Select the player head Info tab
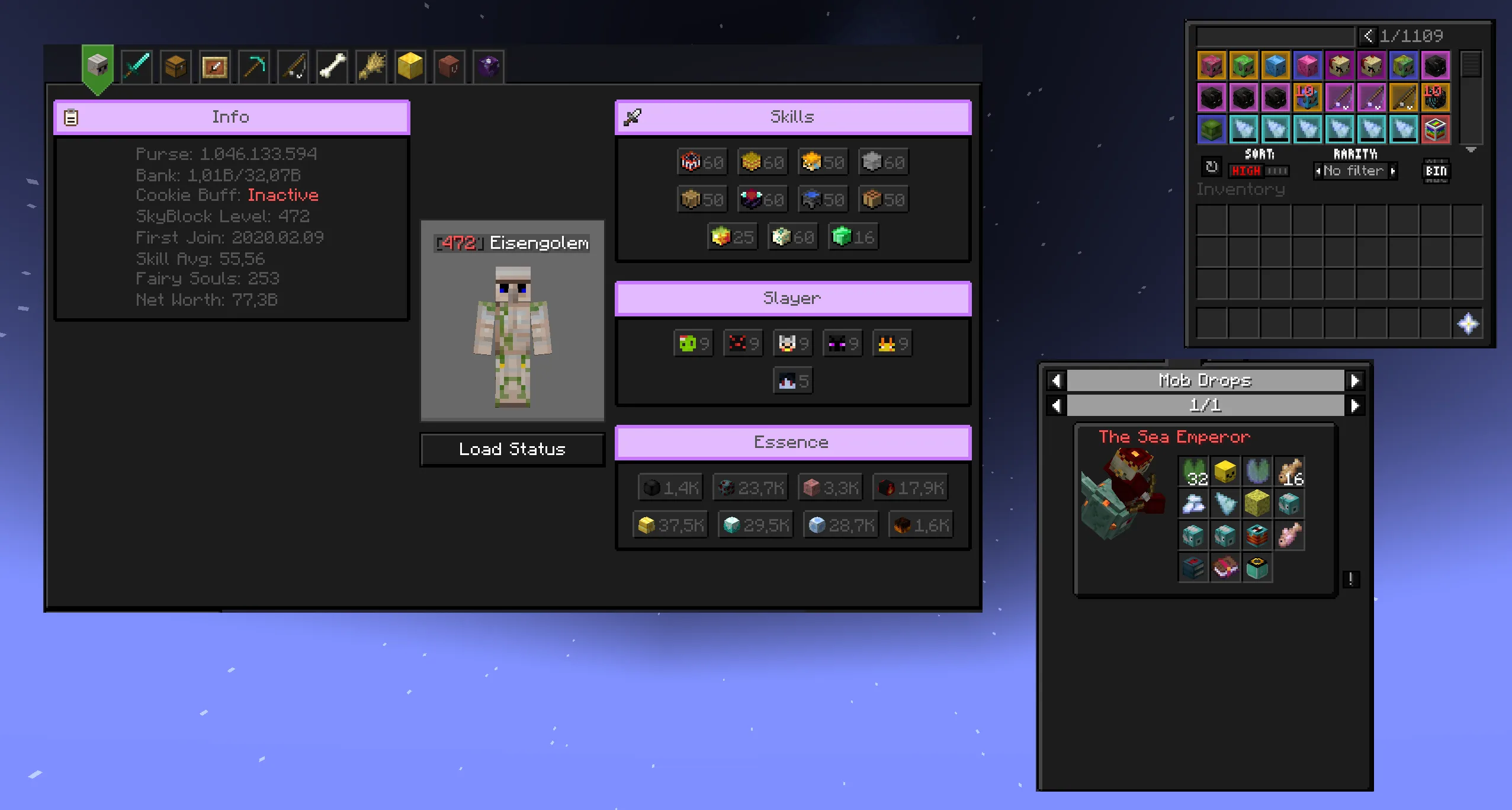 click(x=97, y=65)
